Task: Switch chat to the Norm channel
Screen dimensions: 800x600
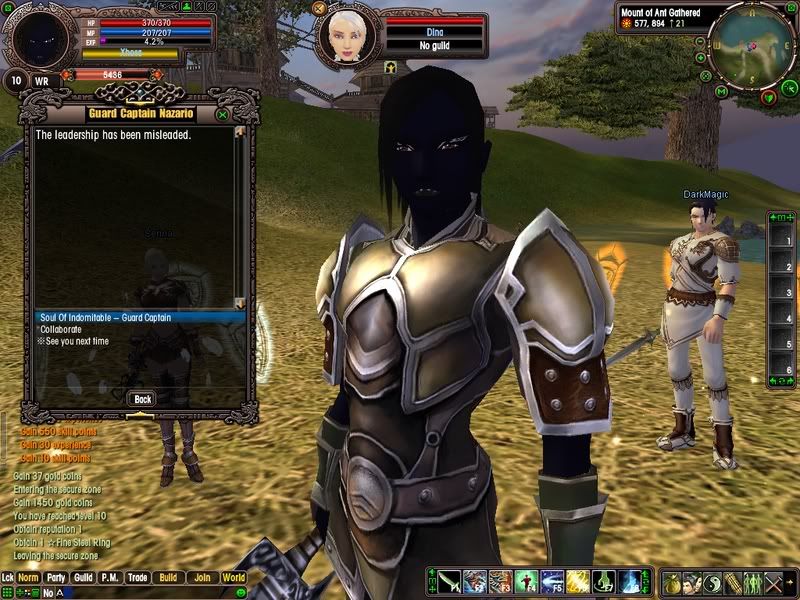Action: point(28,578)
